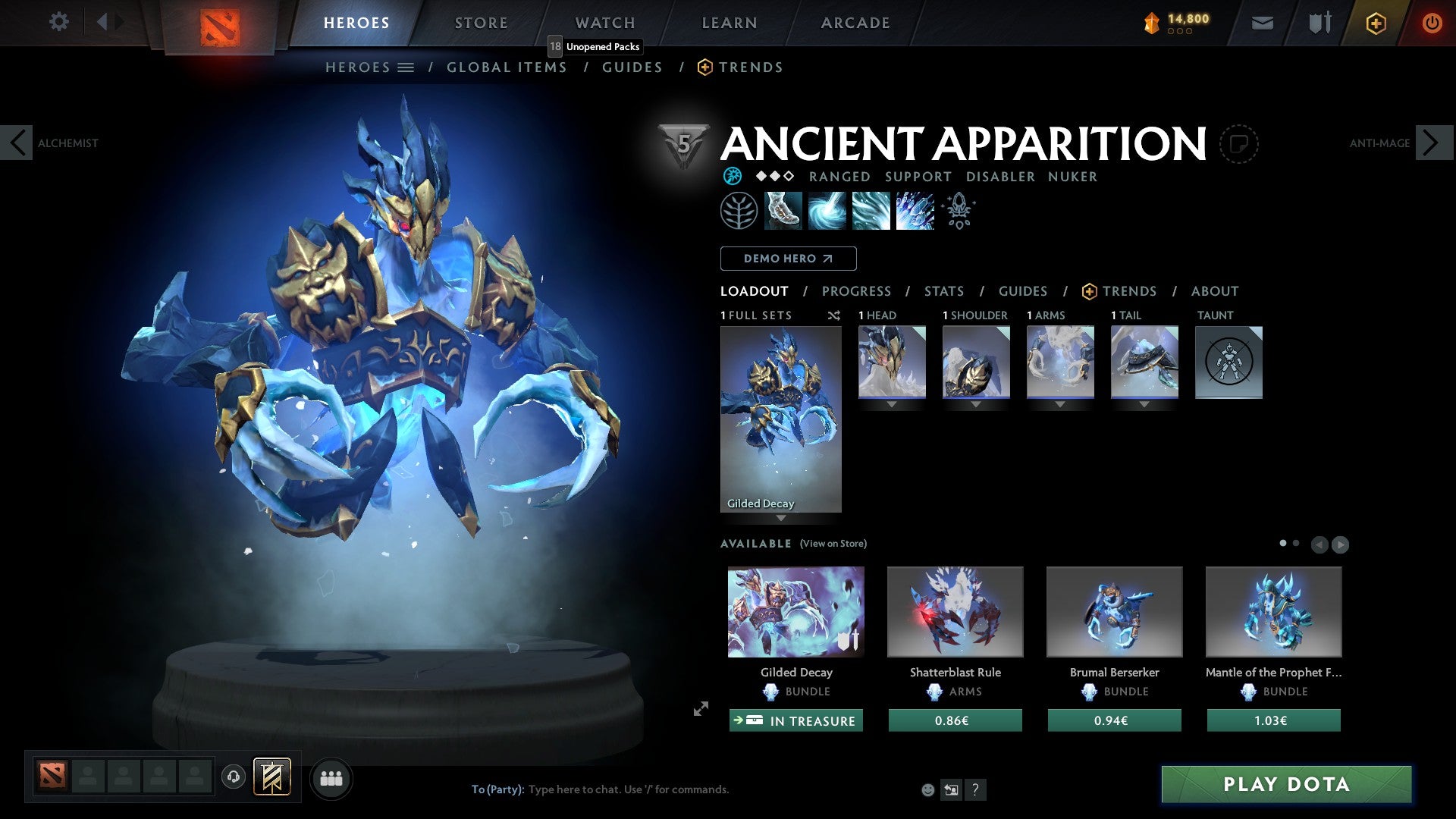Collapse the Gilded Decay full set arrow

[781, 519]
